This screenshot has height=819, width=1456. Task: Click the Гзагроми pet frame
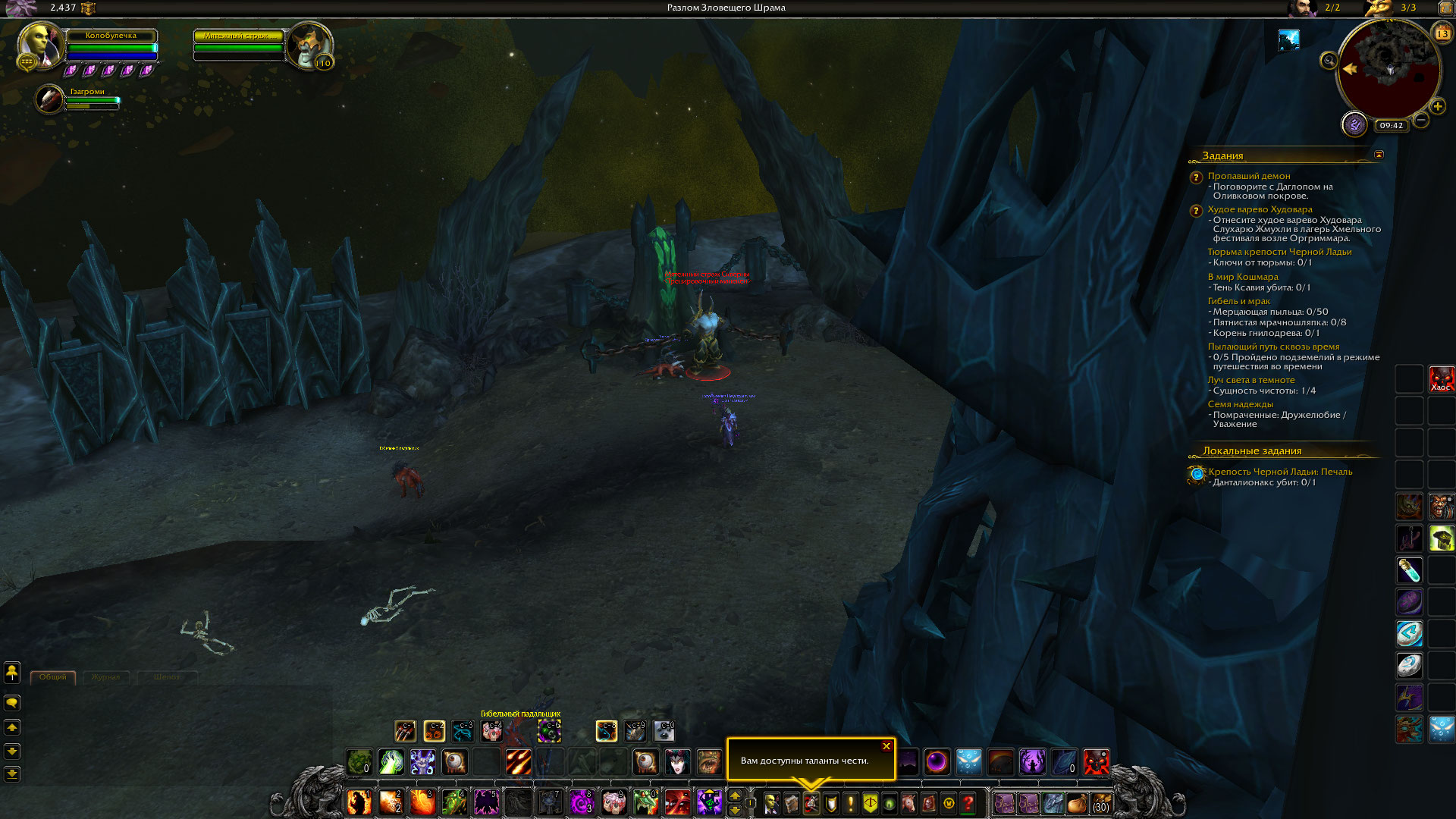50,99
